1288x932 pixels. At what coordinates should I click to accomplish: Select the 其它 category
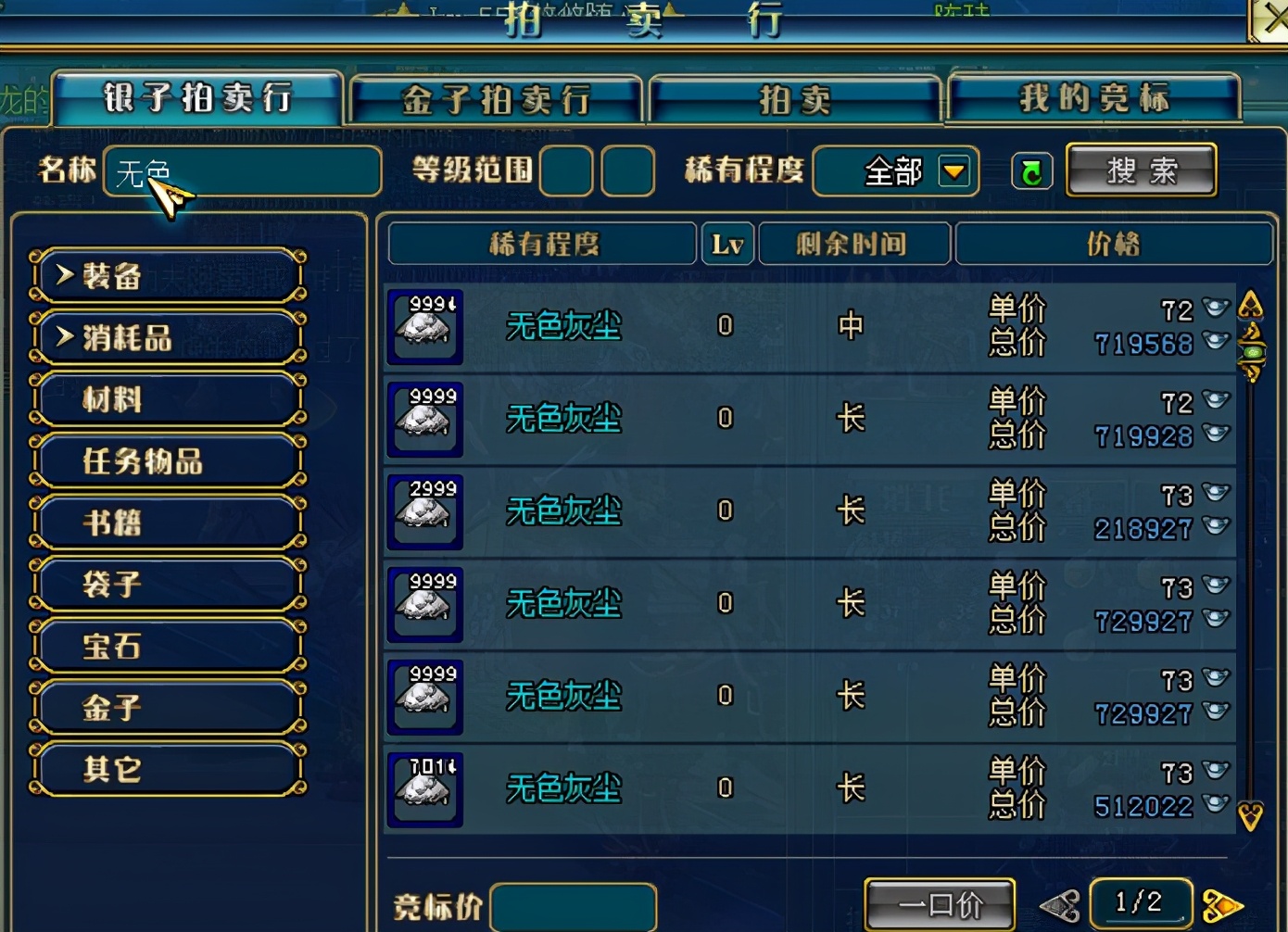click(x=168, y=769)
